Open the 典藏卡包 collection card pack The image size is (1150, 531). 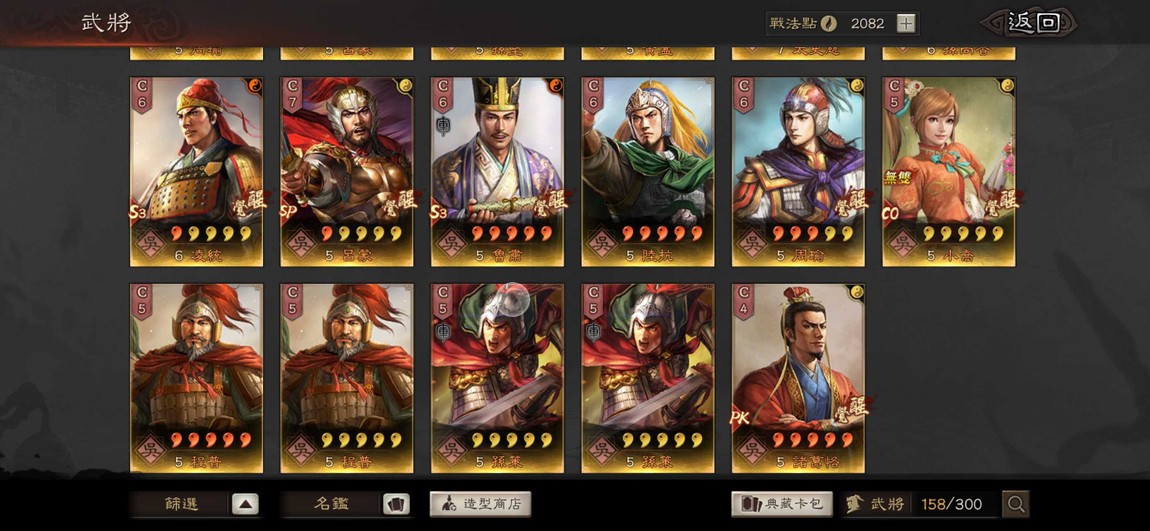(782, 504)
